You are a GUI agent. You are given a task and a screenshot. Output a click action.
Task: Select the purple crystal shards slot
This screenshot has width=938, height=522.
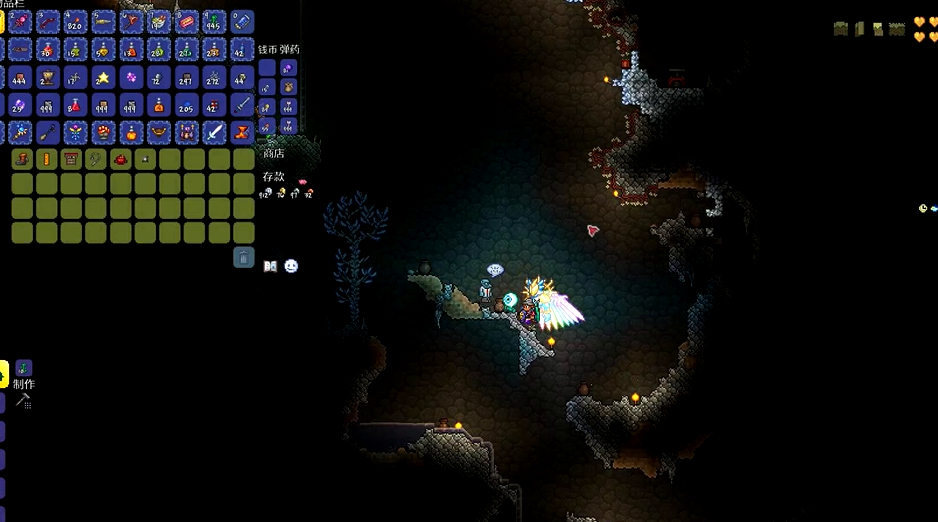click(x=131, y=77)
